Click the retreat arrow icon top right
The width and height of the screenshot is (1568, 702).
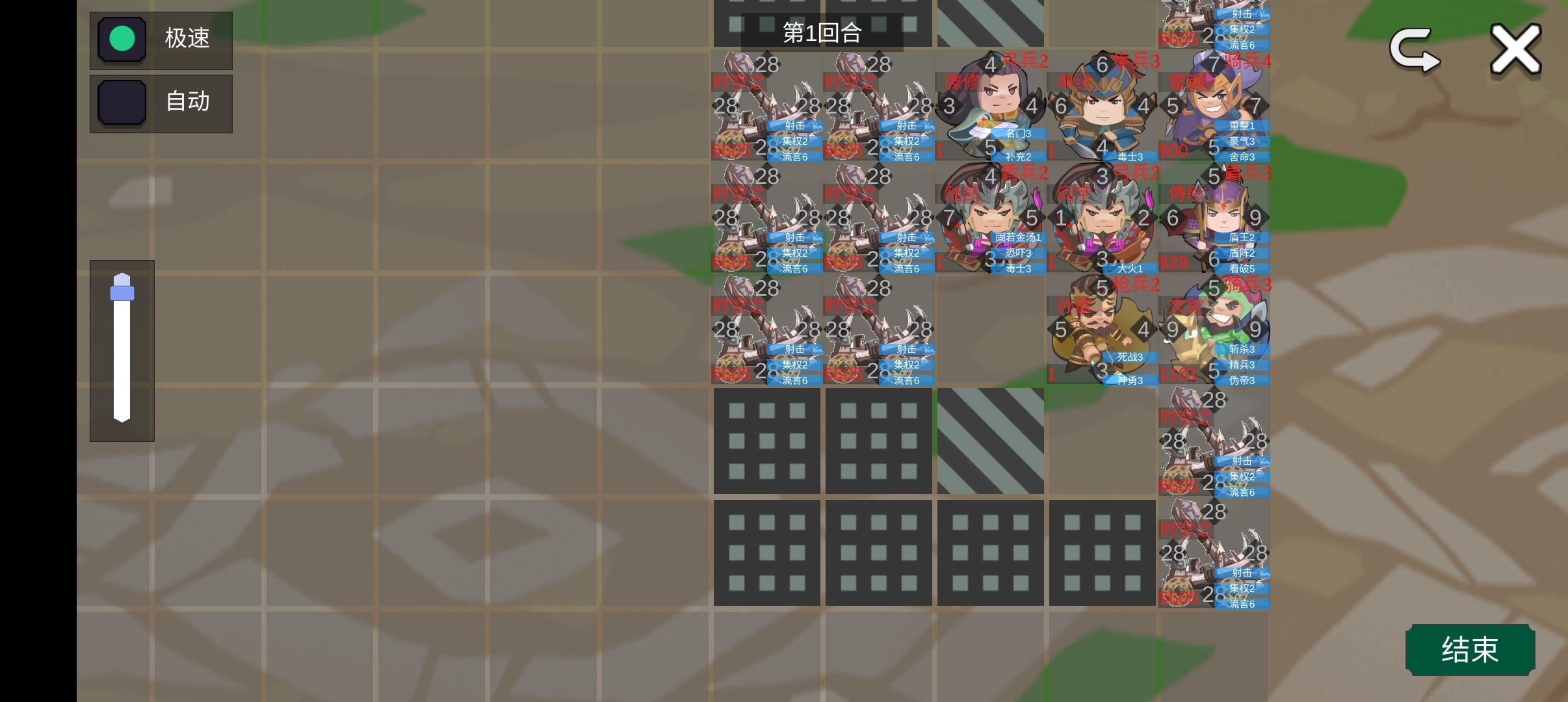1414,49
